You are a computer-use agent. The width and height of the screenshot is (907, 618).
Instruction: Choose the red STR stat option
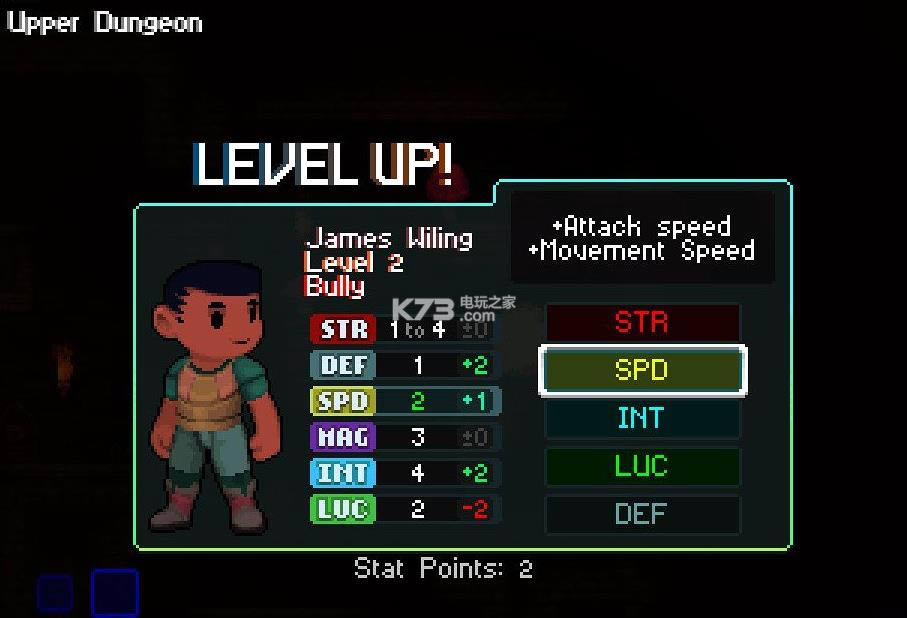(641, 323)
